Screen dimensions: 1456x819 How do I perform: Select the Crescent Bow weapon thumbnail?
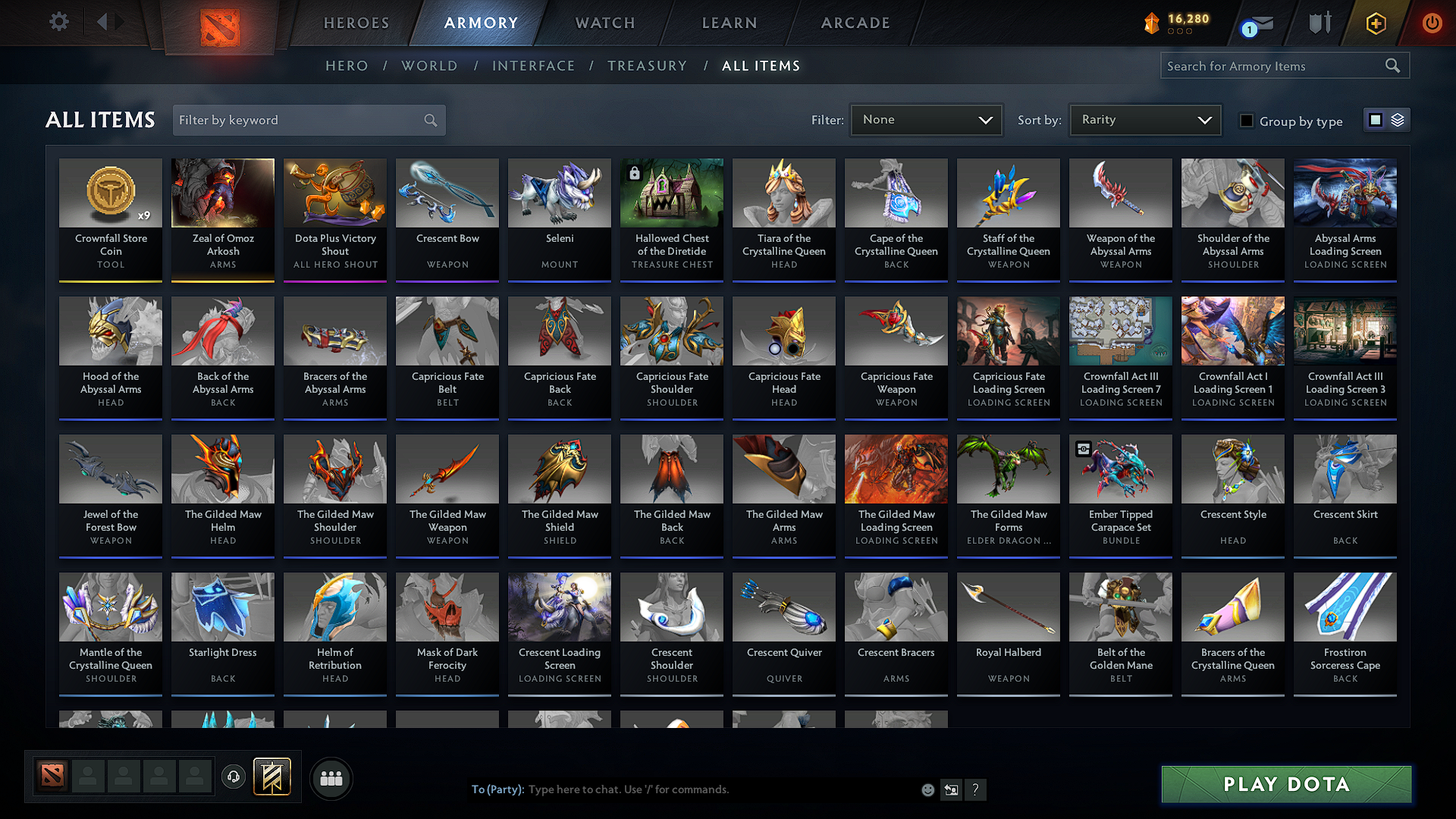coord(447,193)
